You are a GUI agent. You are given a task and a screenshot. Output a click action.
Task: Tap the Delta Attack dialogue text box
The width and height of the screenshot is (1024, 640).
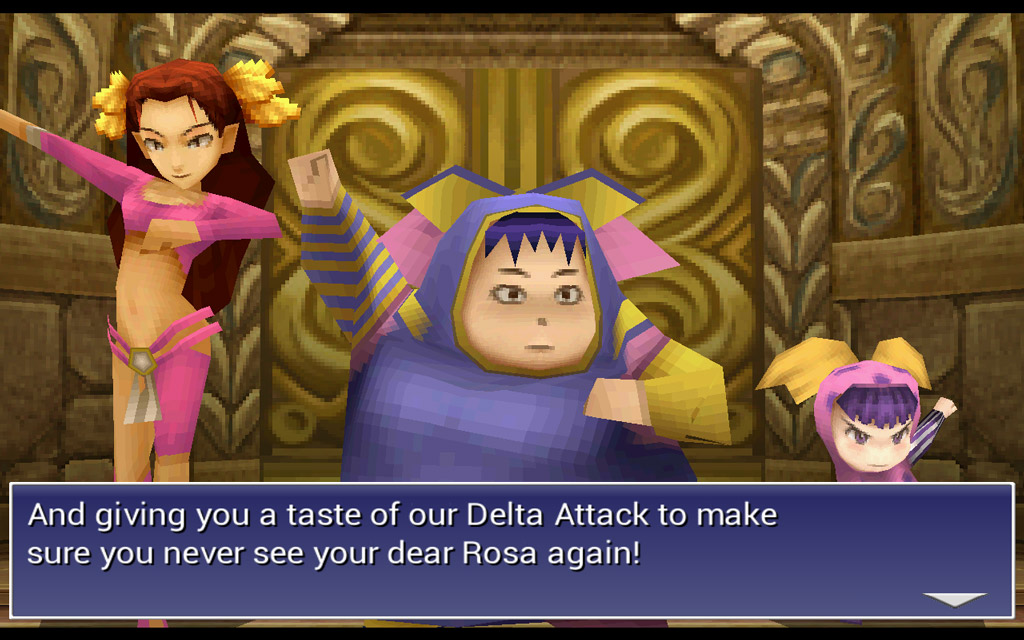coord(510,549)
